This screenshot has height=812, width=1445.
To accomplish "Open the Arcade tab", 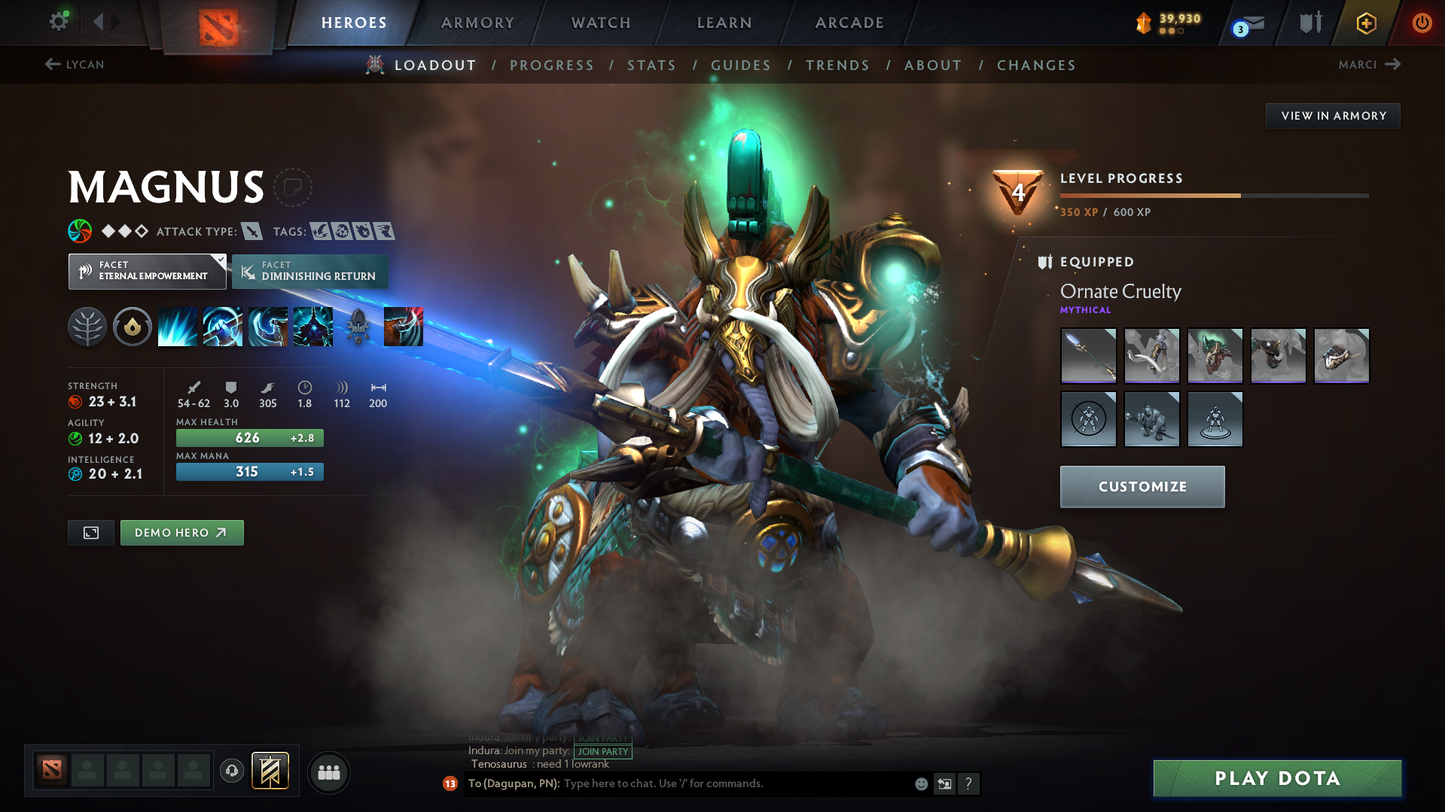I will pyautogui.click(x=849, y=23).
